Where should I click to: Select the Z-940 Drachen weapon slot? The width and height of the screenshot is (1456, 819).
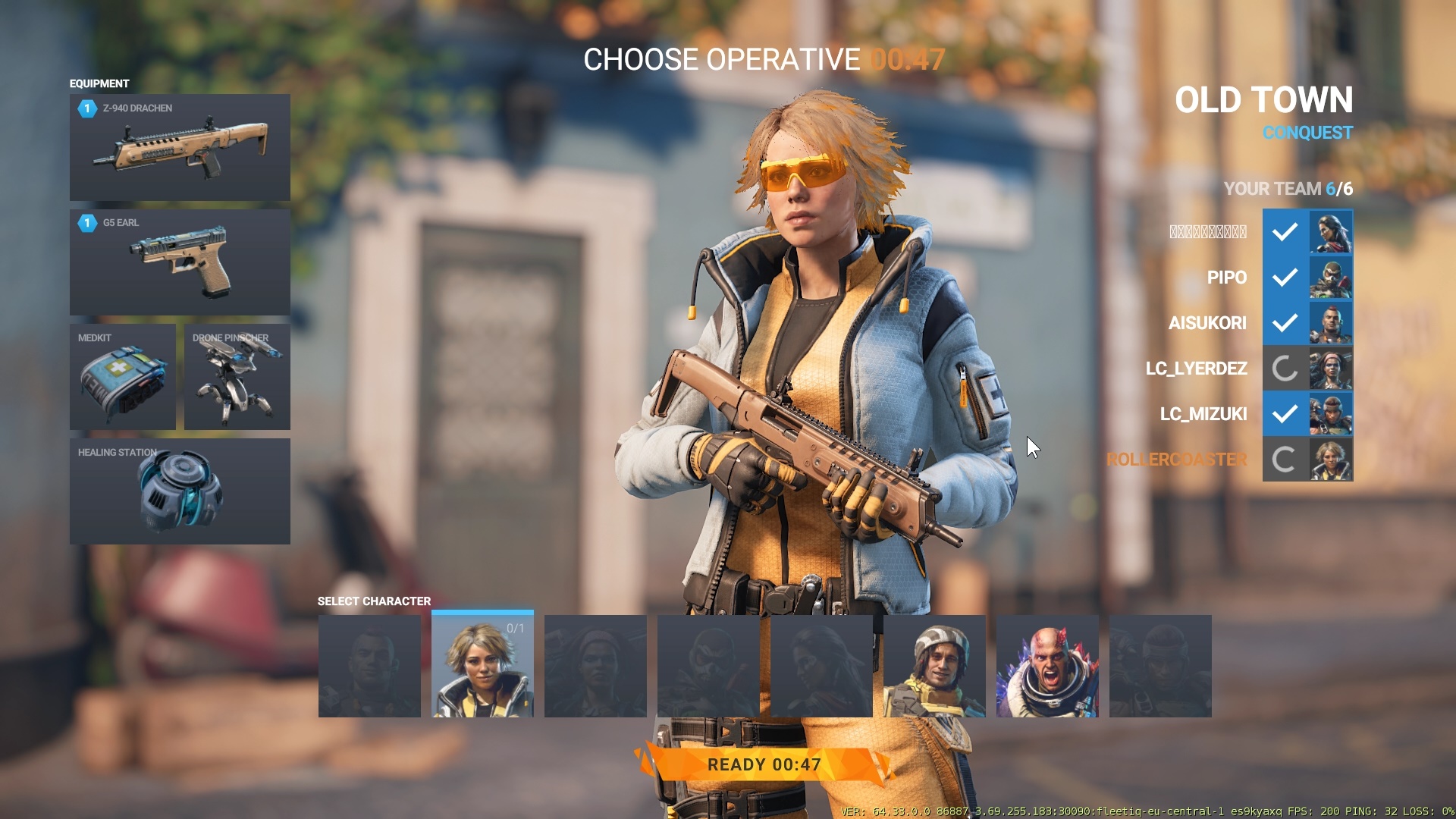coord(180,147)
